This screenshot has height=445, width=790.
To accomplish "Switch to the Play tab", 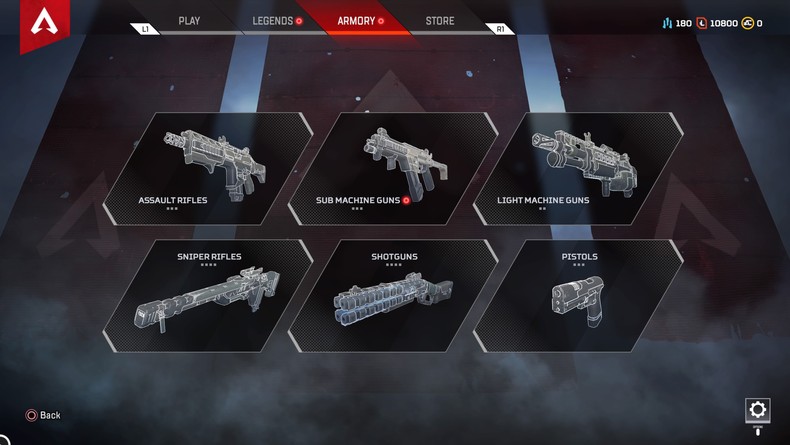I will point(189,21).
